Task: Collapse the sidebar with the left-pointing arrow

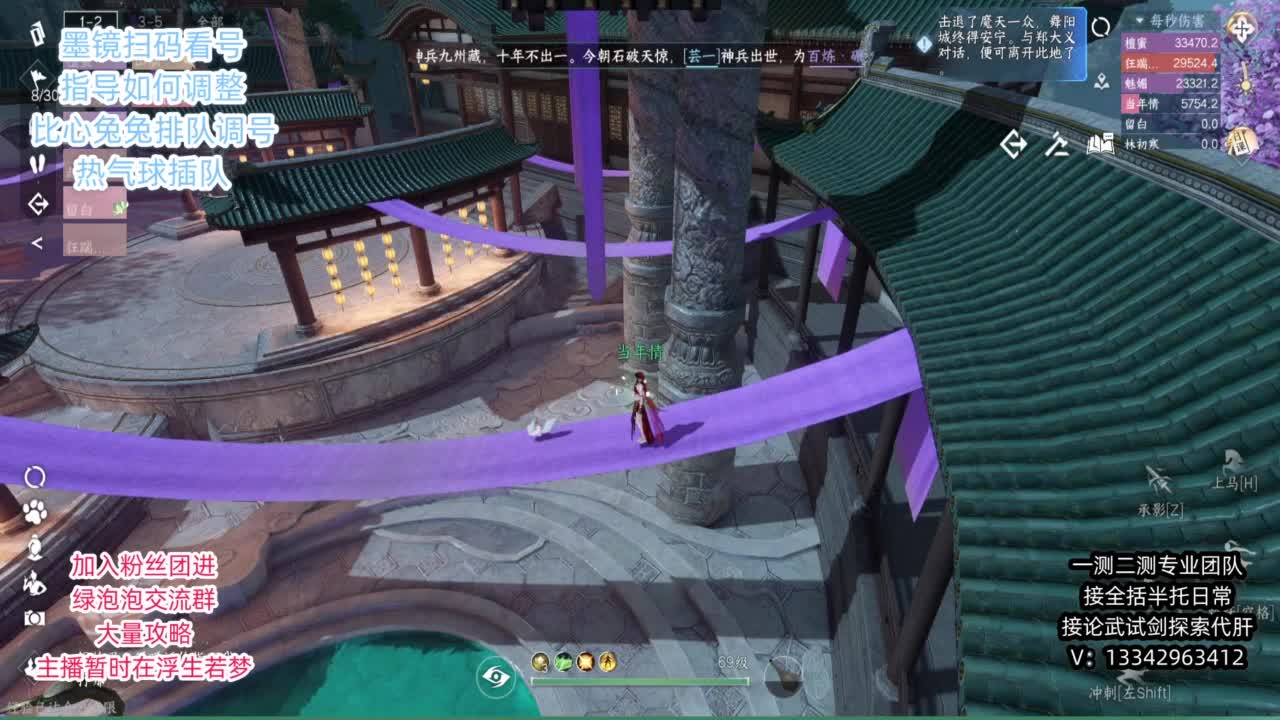Action: pos(37,242)
